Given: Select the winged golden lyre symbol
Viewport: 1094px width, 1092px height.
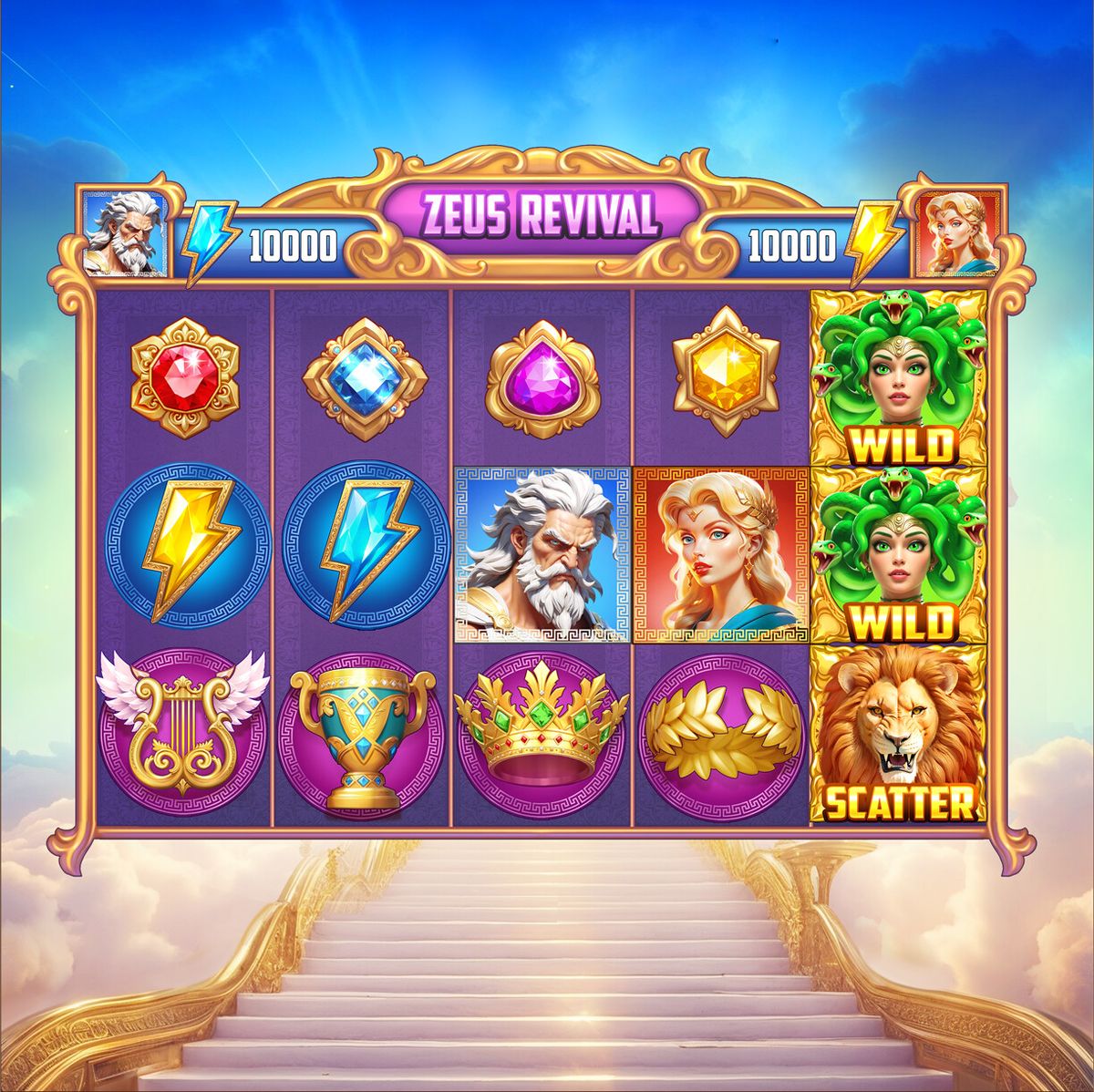Looking at the screenshot, I should [x=184, y=735].
